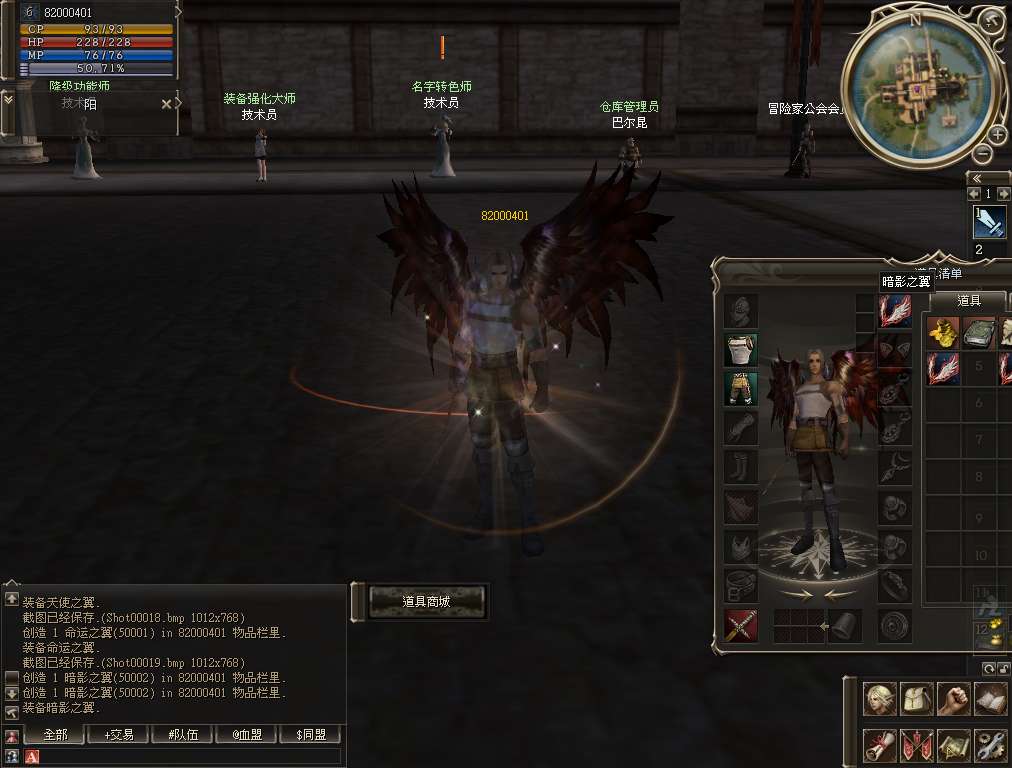
Task: Select the #队伍 party chat tab
Action: (x=182, y=735)
